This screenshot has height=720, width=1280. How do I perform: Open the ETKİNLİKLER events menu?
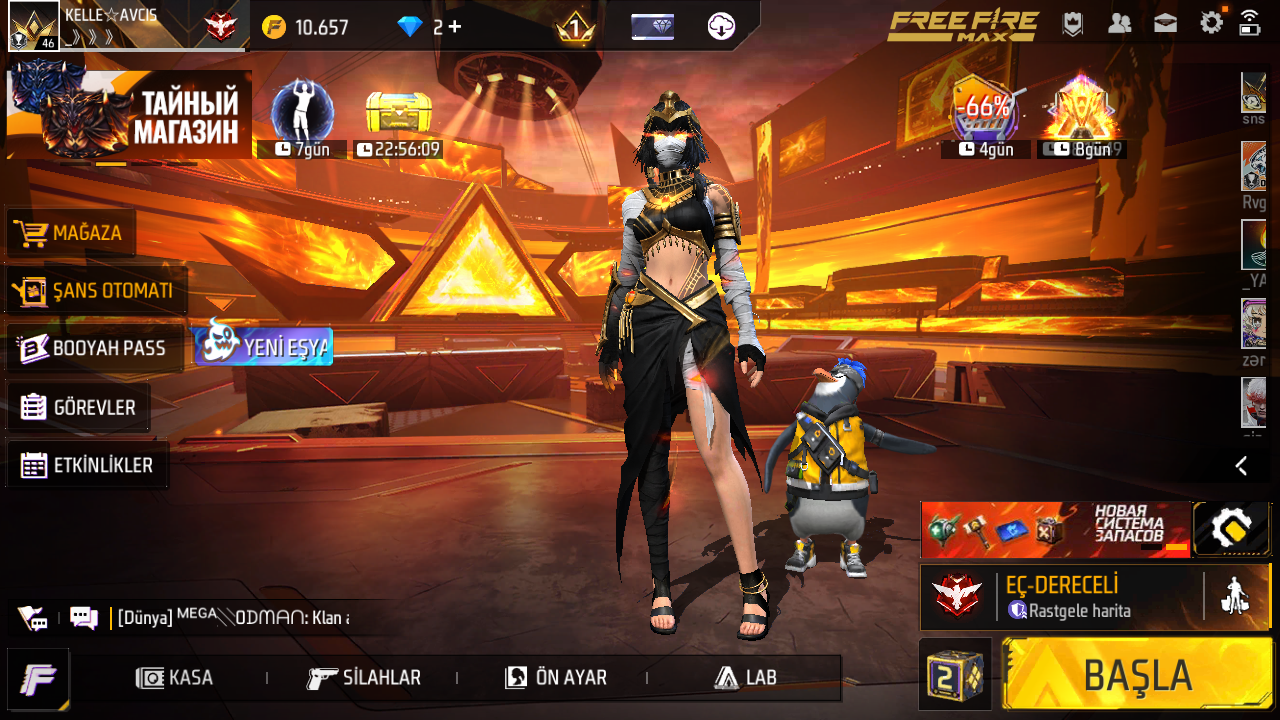87,465
